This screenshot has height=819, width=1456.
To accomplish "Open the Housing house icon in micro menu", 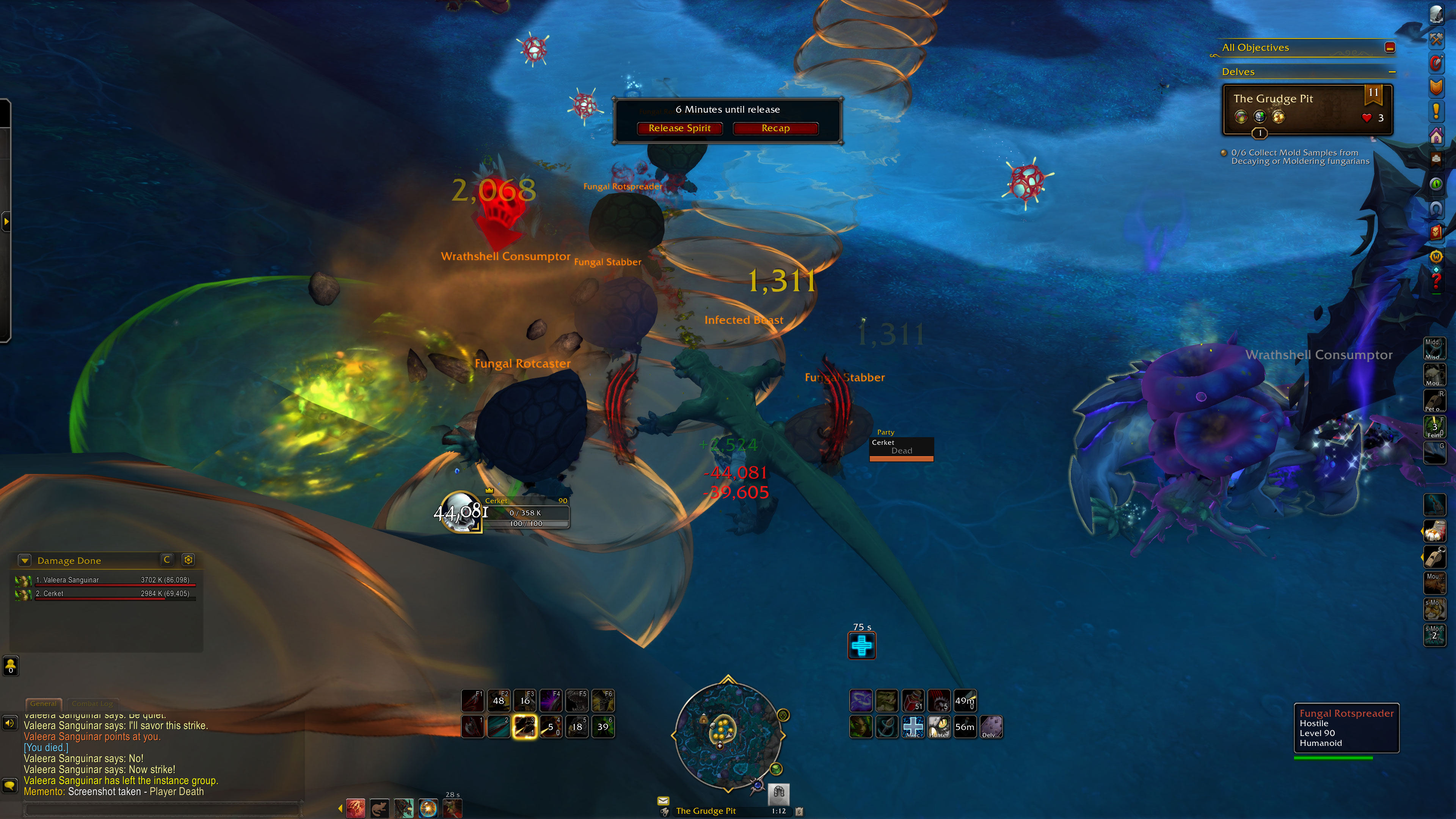I will [x=1436, y=136].
